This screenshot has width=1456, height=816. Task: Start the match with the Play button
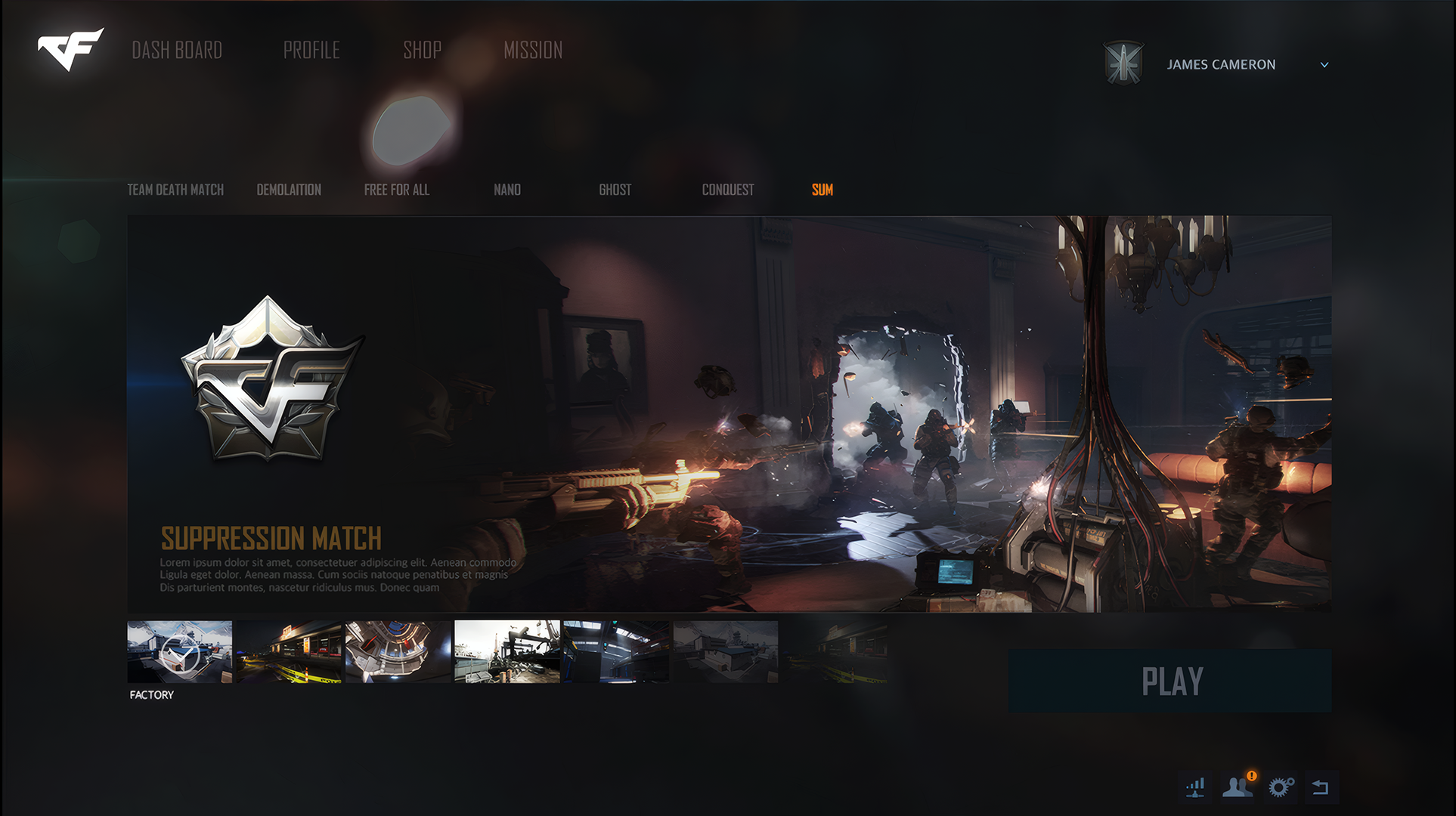[x=1169, y=681]
